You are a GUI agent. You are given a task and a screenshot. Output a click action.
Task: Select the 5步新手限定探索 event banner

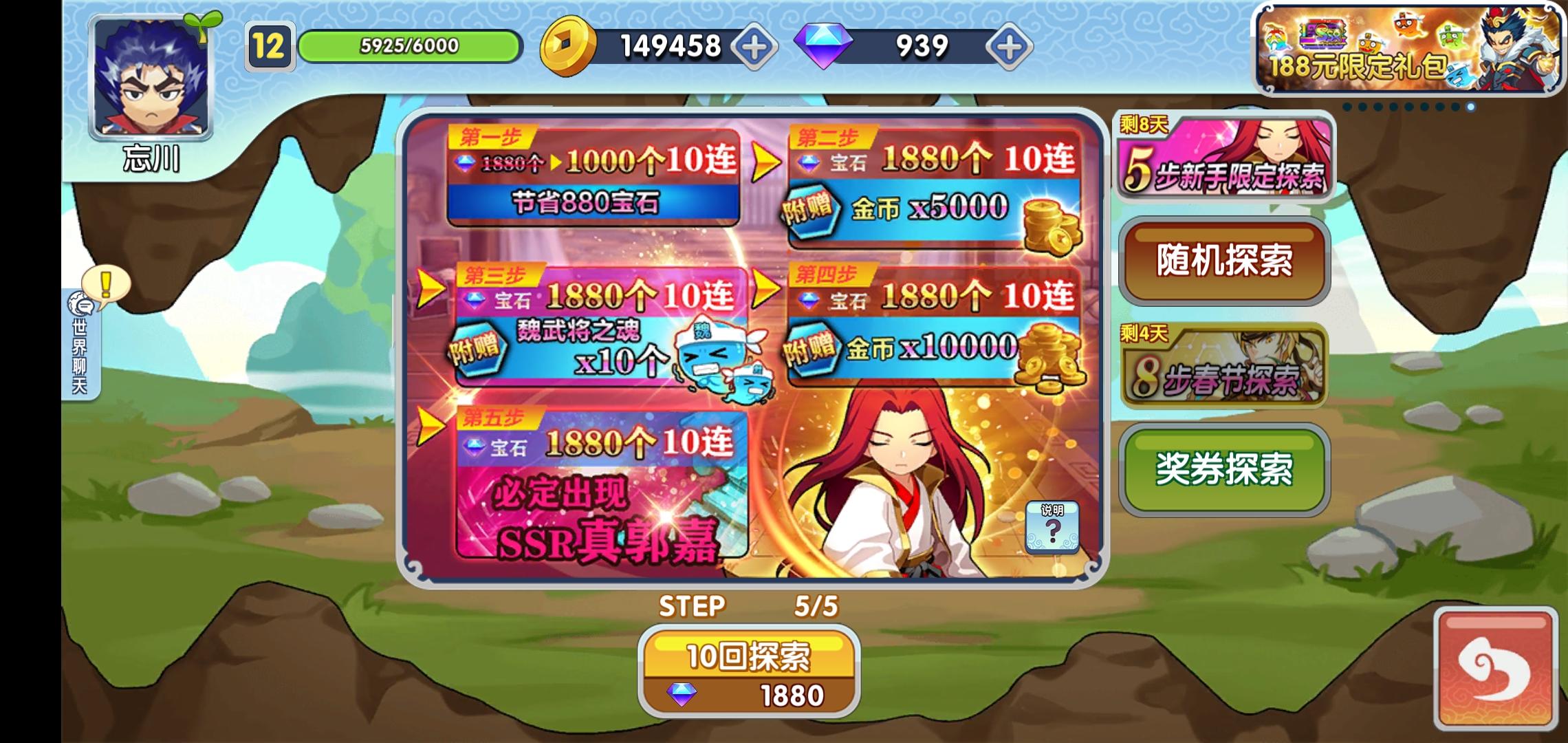[1224, 158]
